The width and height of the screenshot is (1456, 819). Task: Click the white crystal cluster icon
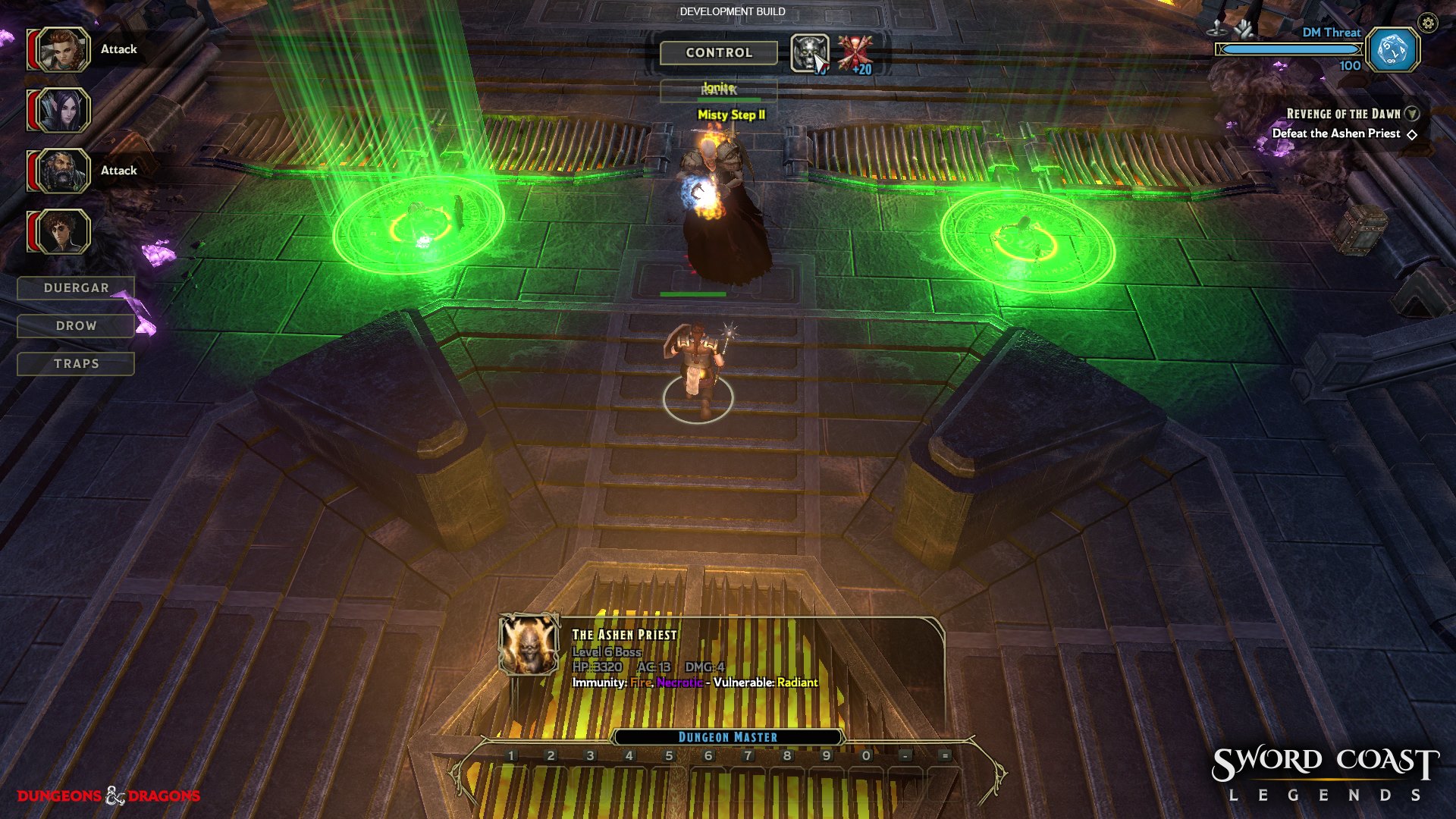click(1244, 30)
